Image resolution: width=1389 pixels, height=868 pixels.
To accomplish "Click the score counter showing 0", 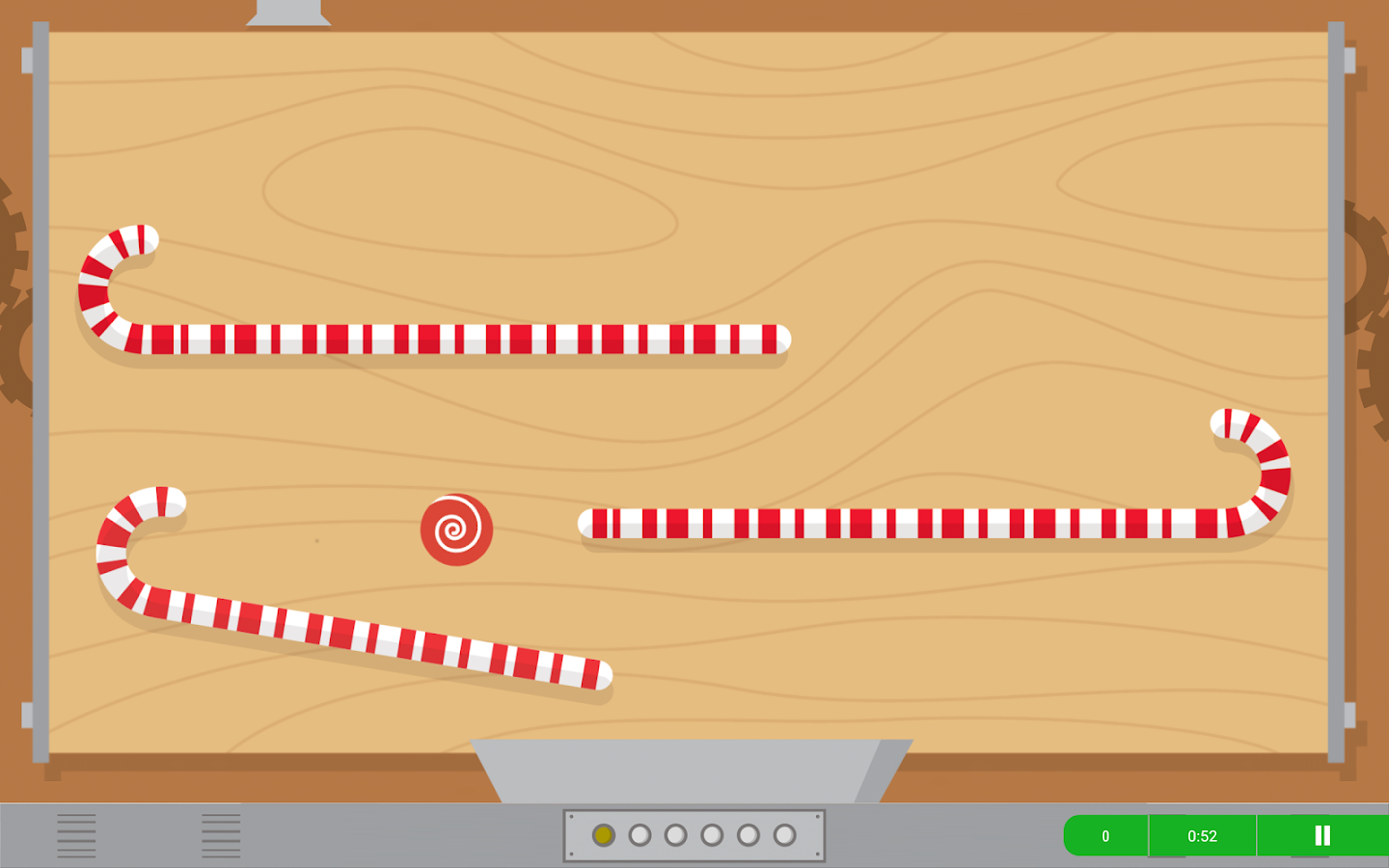I will [1105, 835].
